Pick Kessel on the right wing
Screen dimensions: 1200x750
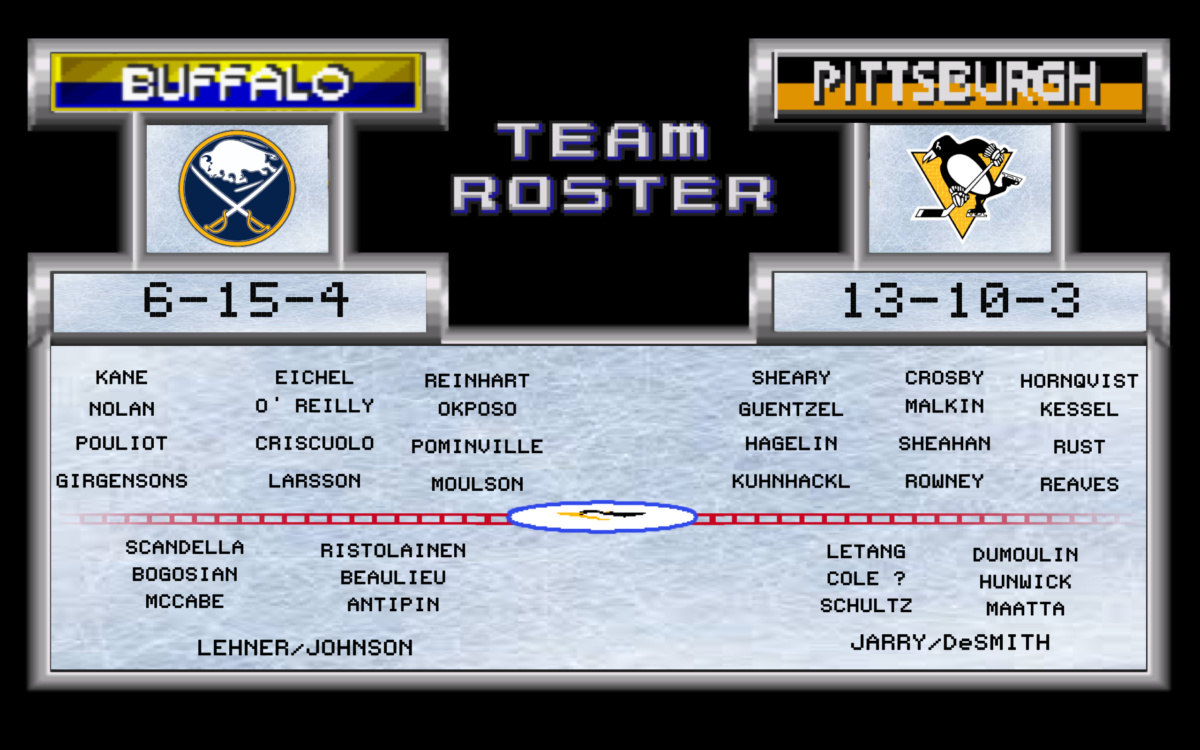coord(1079,410)
